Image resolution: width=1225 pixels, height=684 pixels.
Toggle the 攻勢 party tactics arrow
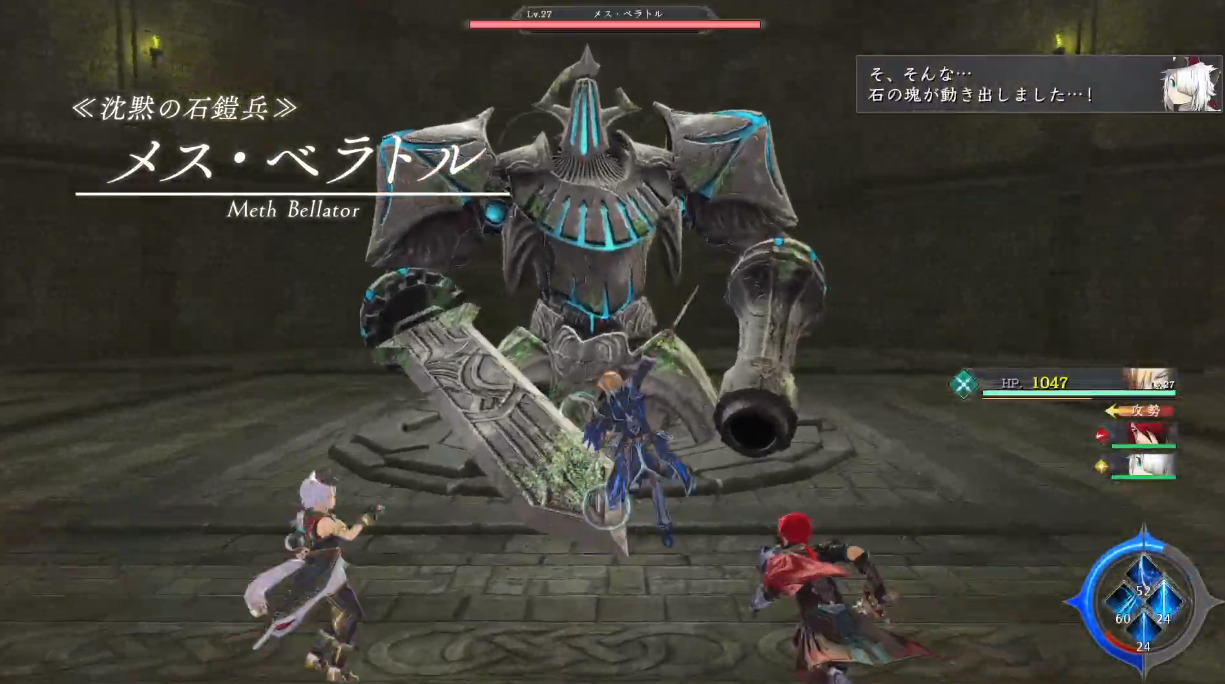point(1138,410)
